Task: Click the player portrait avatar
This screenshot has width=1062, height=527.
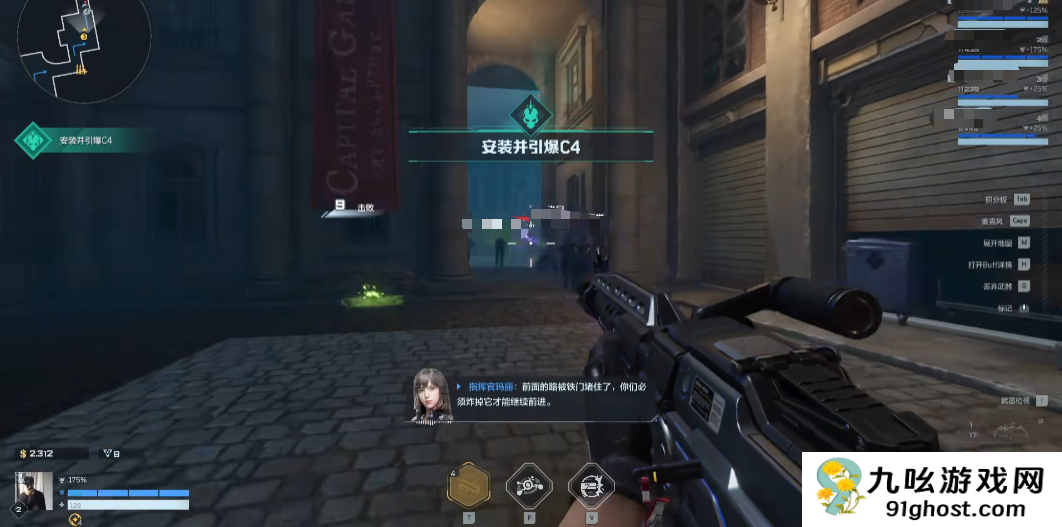Action: coord(34,491)
